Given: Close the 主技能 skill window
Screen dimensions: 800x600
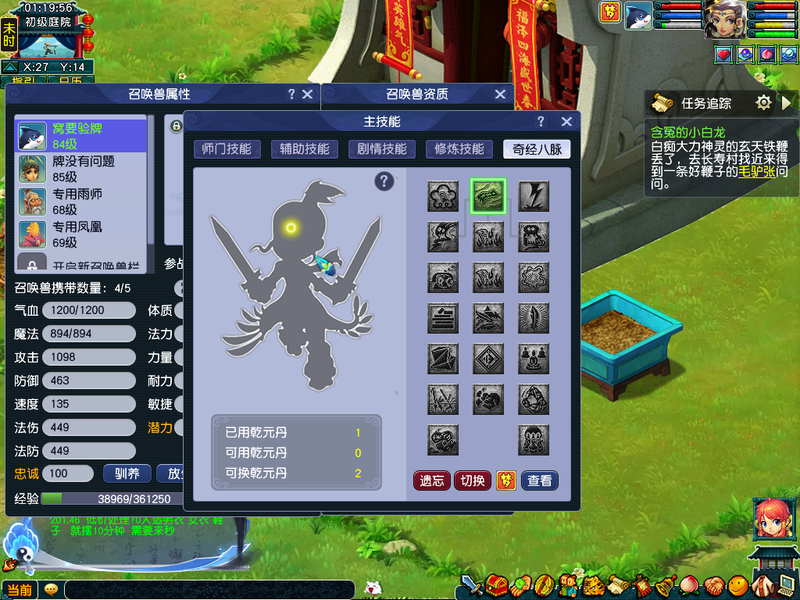Looking at the screenshot, I should [x=567, y=121].
